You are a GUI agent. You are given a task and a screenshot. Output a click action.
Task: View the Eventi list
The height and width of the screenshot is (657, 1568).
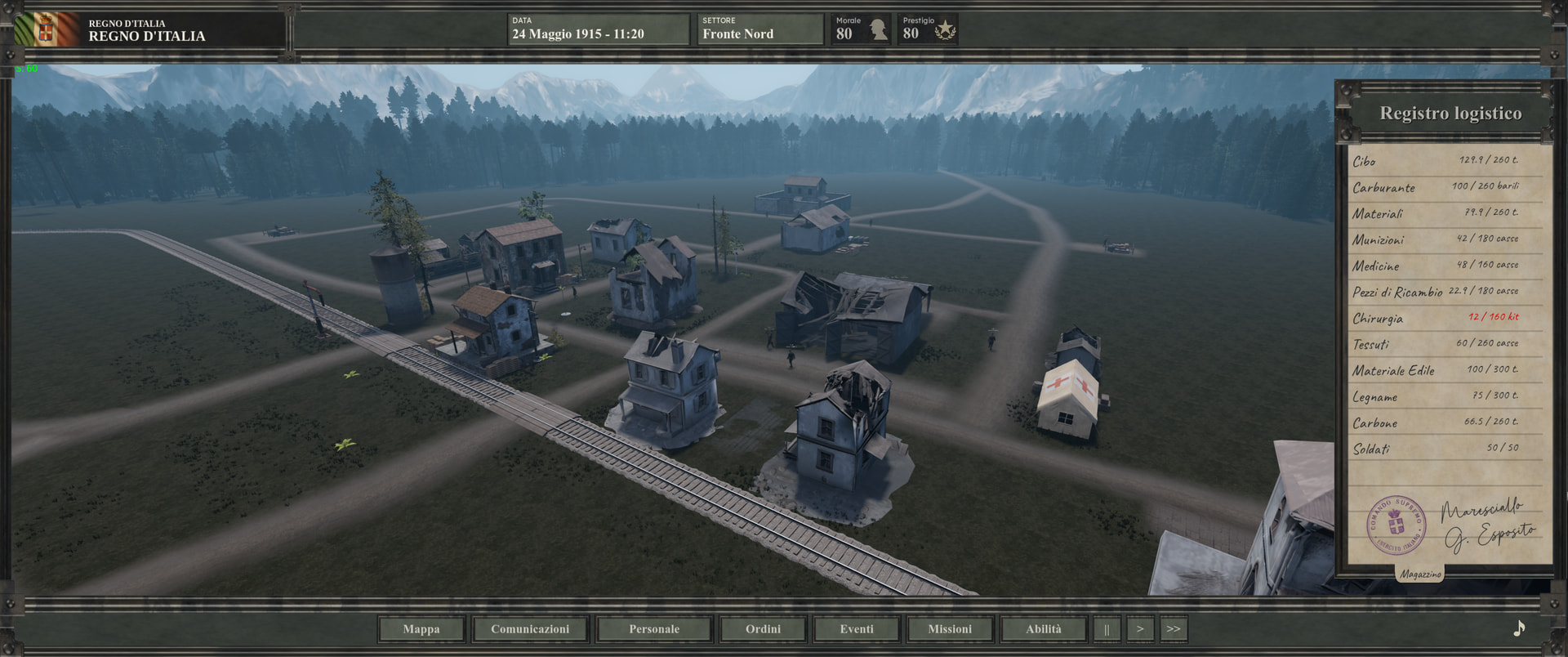pyautogui.click(x=857, y=629)
